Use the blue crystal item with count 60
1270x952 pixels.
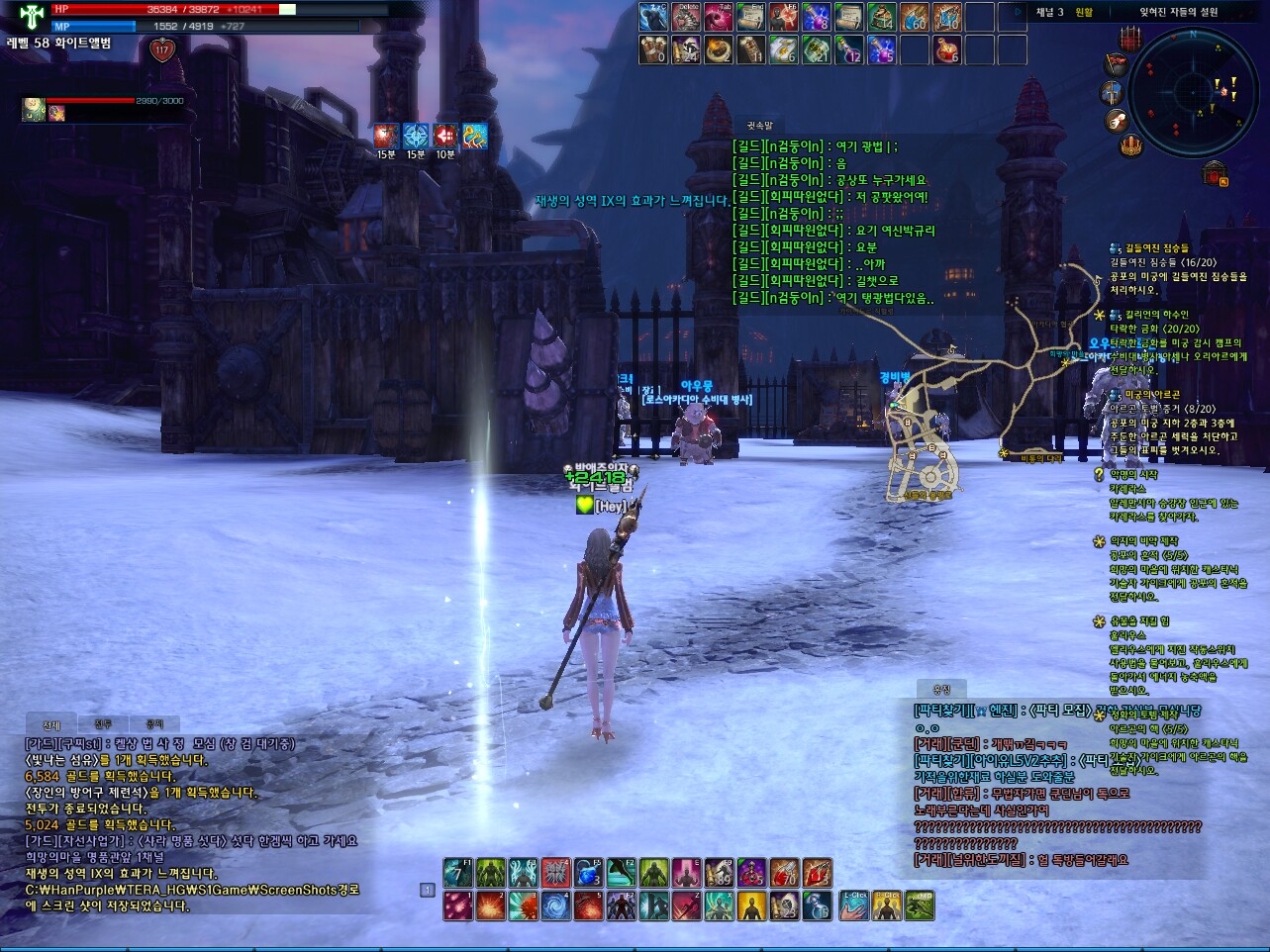(915, 17)
